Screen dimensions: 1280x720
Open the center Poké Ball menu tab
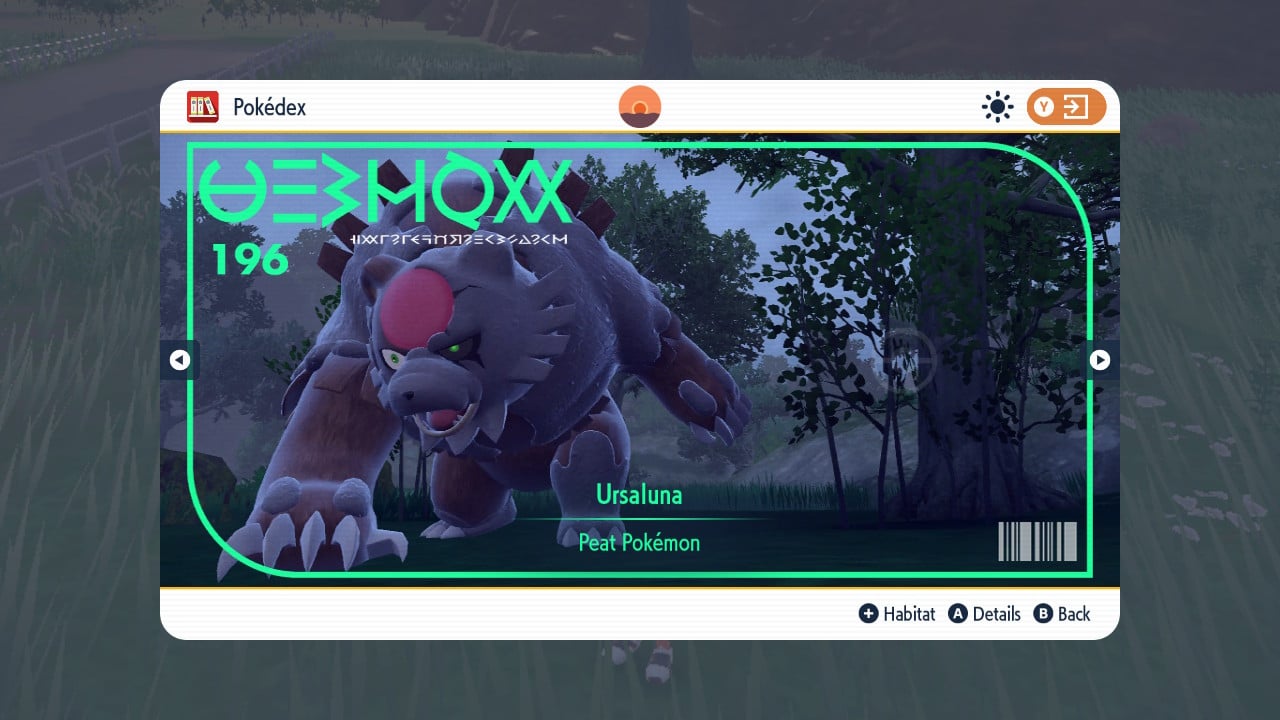point(640,105)
